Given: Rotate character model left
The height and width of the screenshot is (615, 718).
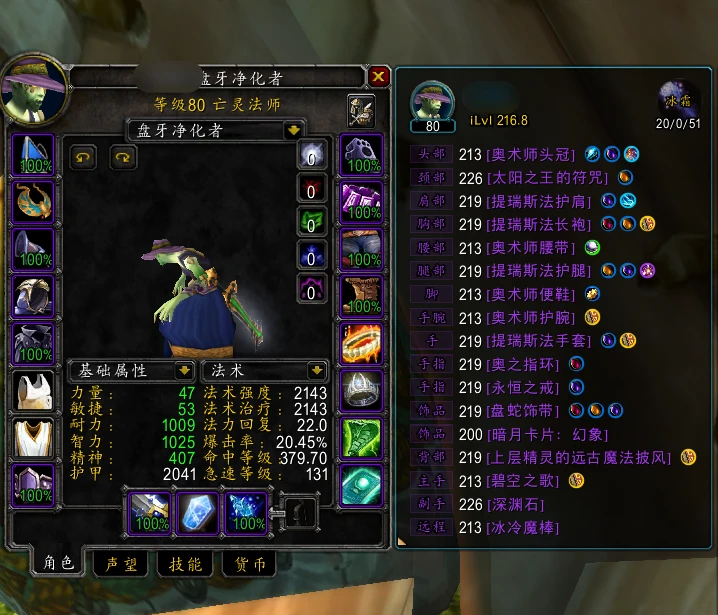Looking at the screenshot, I should 84,157.
